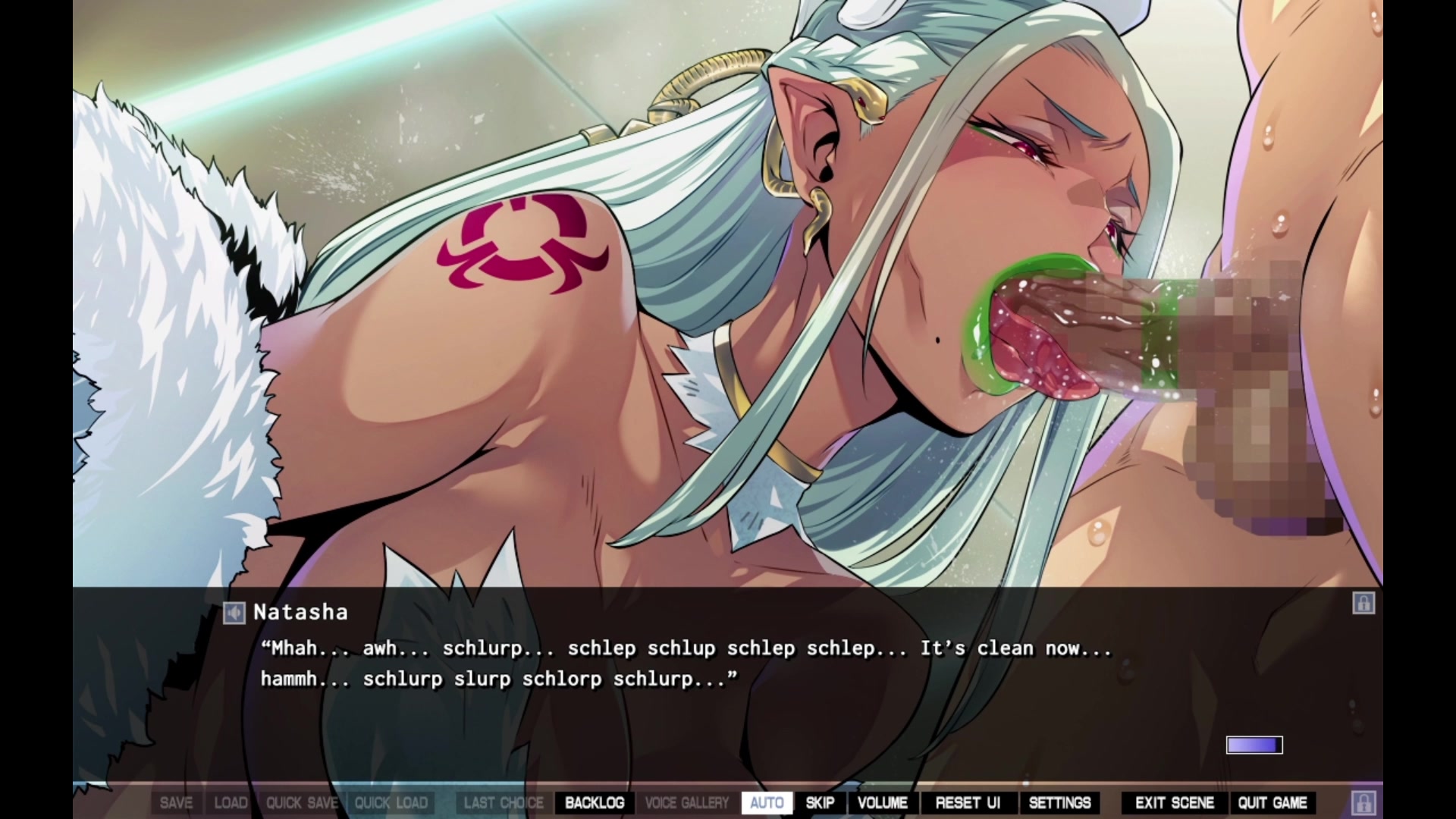Toggle Auto mode
The width and height of the screenshot is (1456, 819).
click(766, 802)
